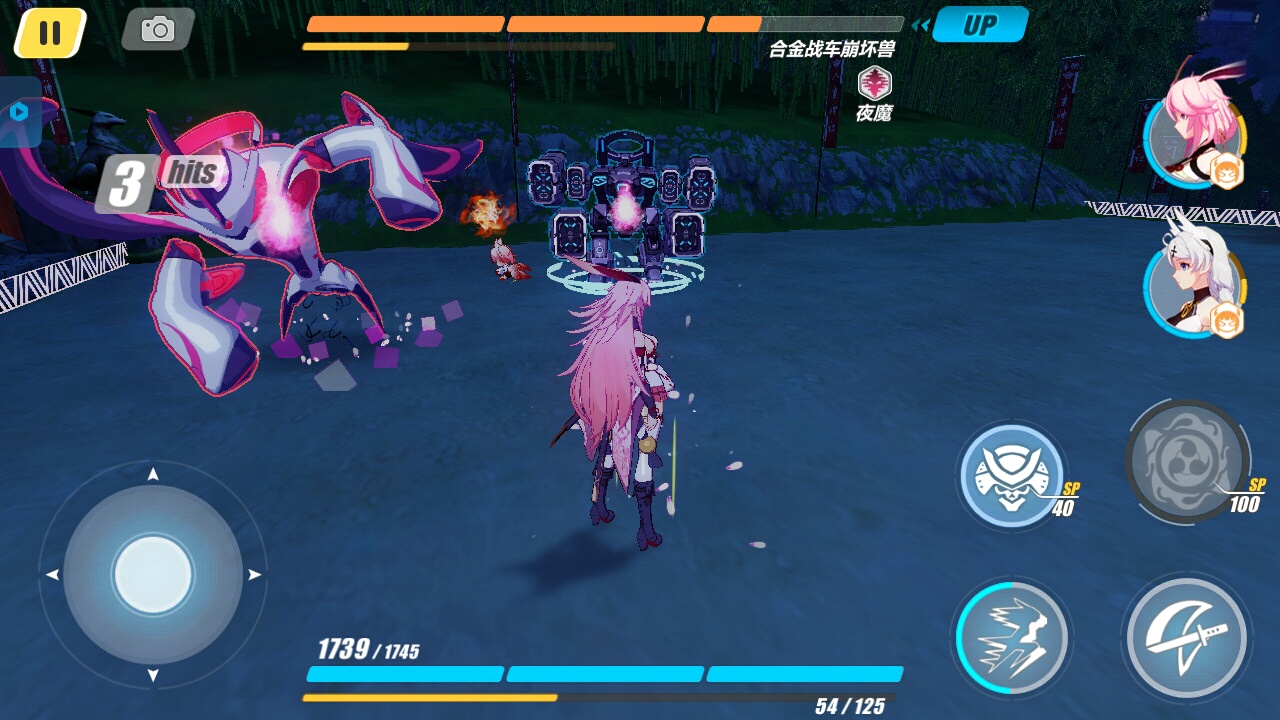1280x720 pixels.
Task: Activate the ultimate skill with SP 40
Action: 1012,477
